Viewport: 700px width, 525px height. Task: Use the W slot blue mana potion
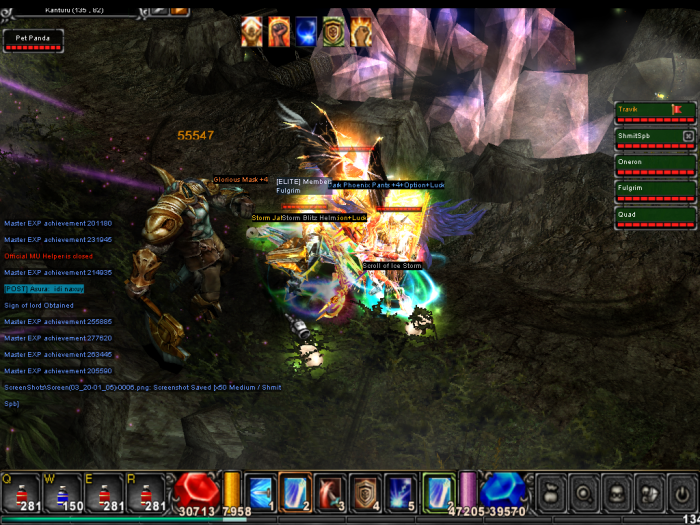coord(62,491)
